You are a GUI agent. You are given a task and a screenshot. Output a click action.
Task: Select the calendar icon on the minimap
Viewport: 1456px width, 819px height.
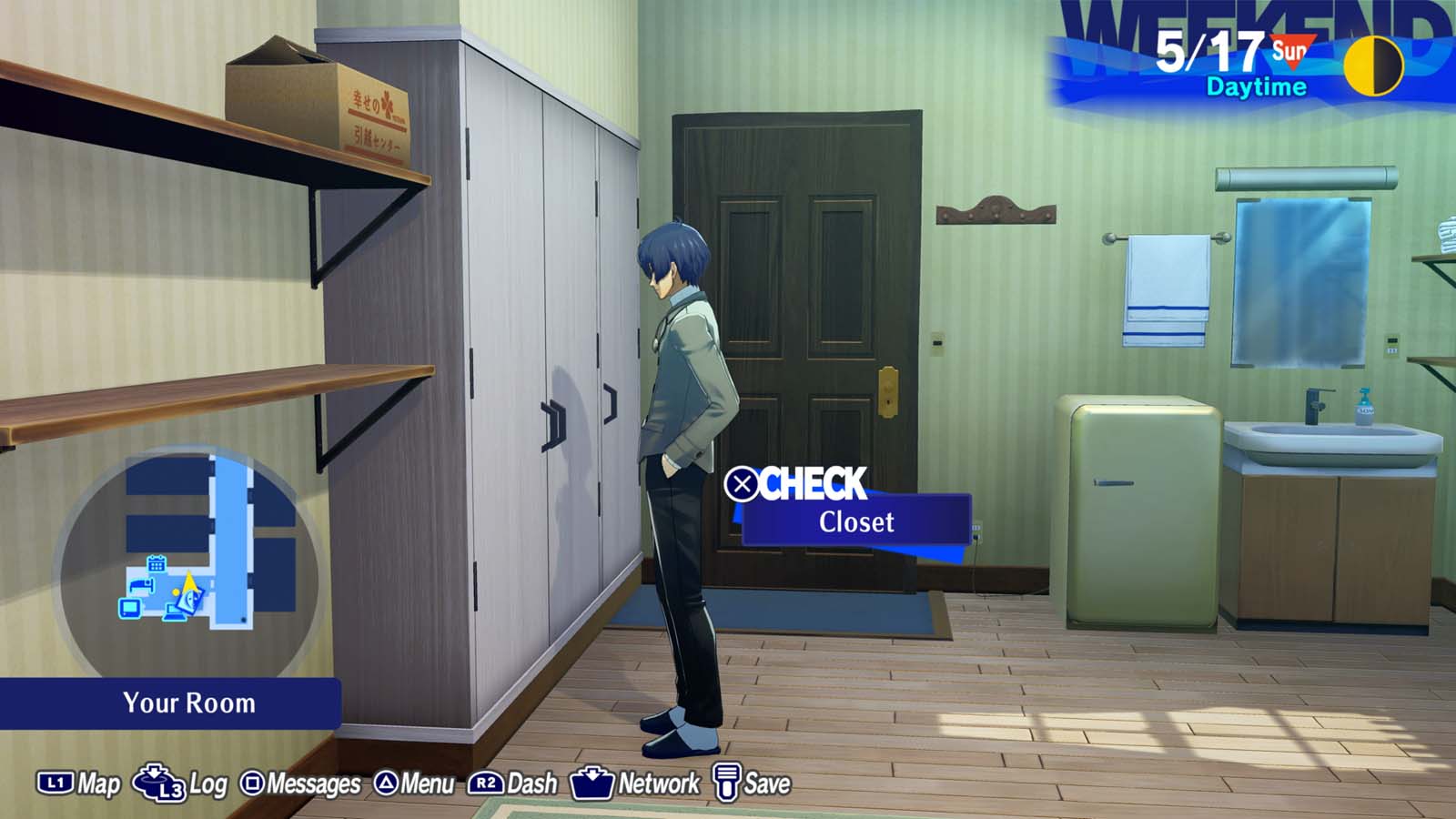tap(157, 564)
